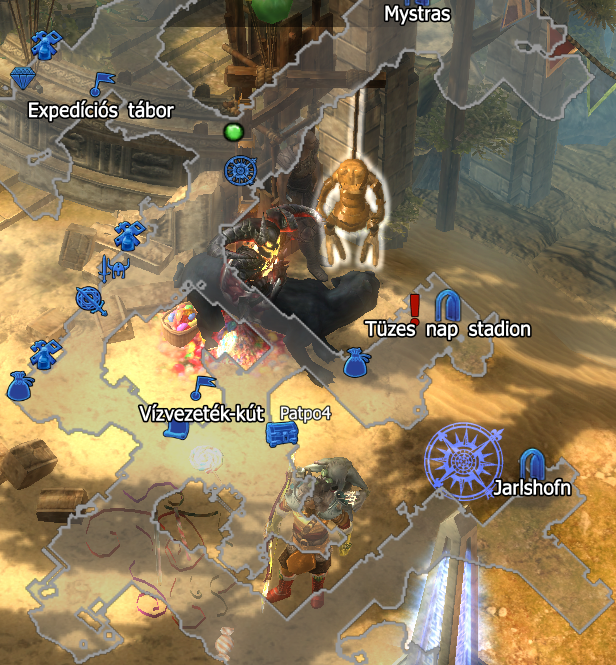Image resolution: width=616 pixels, height=665 pixels.
Task: Select the money bag beside Tüzes nap stadion
Action: pos(355,363)
